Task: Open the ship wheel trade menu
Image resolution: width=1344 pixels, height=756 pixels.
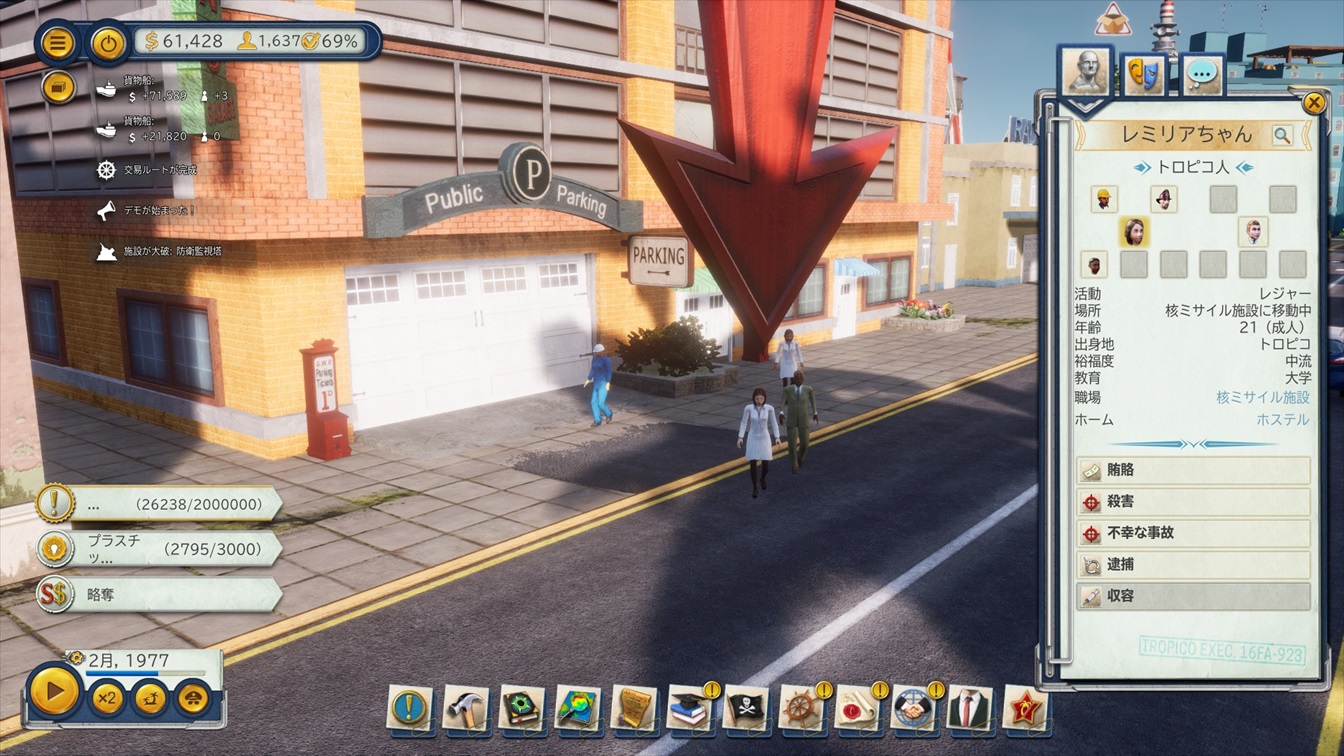Action: point(801,707)
